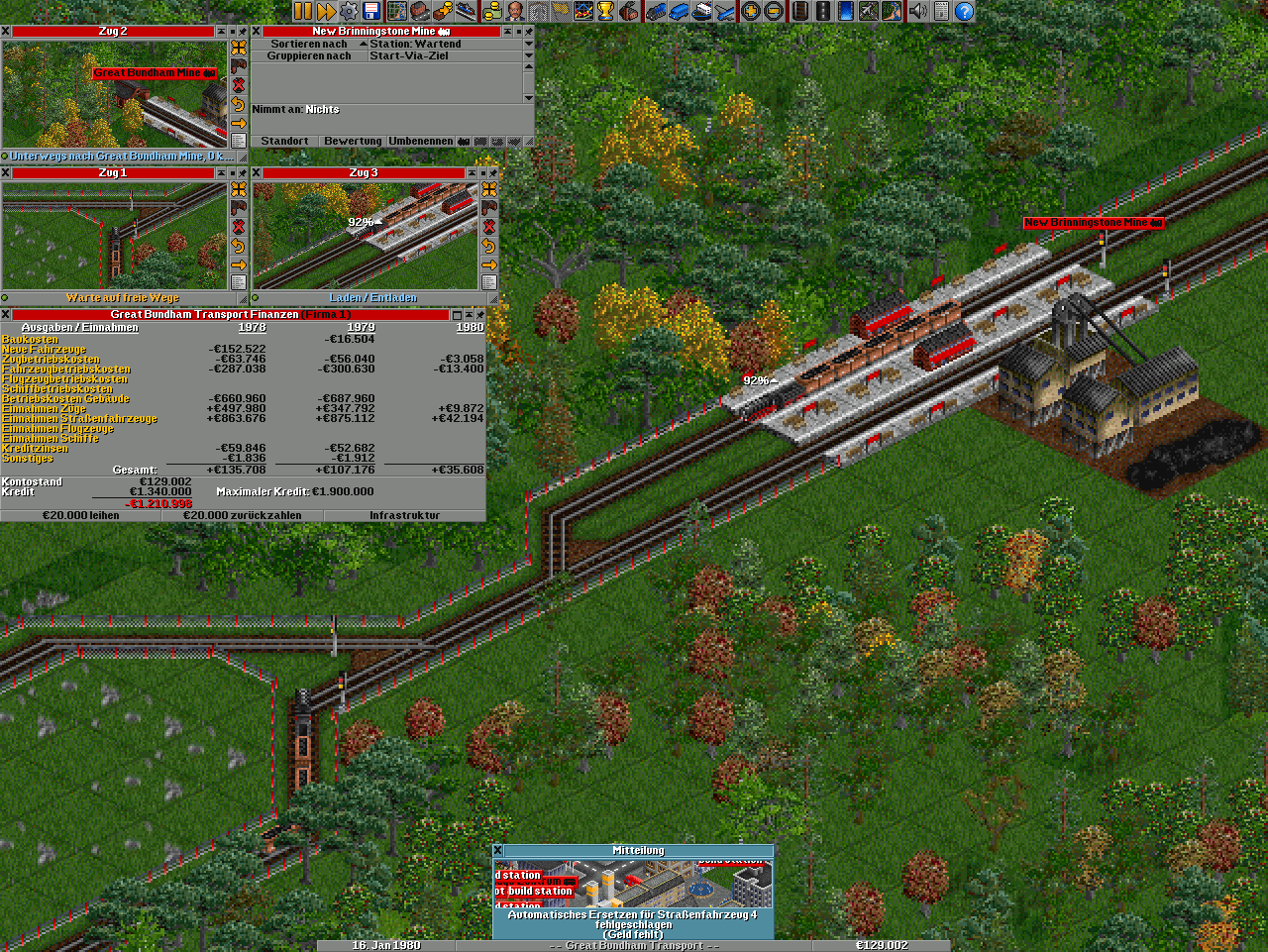The width and height of the screenshot is (1268, 952).
Task: Close the Mitteilung news message
Action: 498,850
